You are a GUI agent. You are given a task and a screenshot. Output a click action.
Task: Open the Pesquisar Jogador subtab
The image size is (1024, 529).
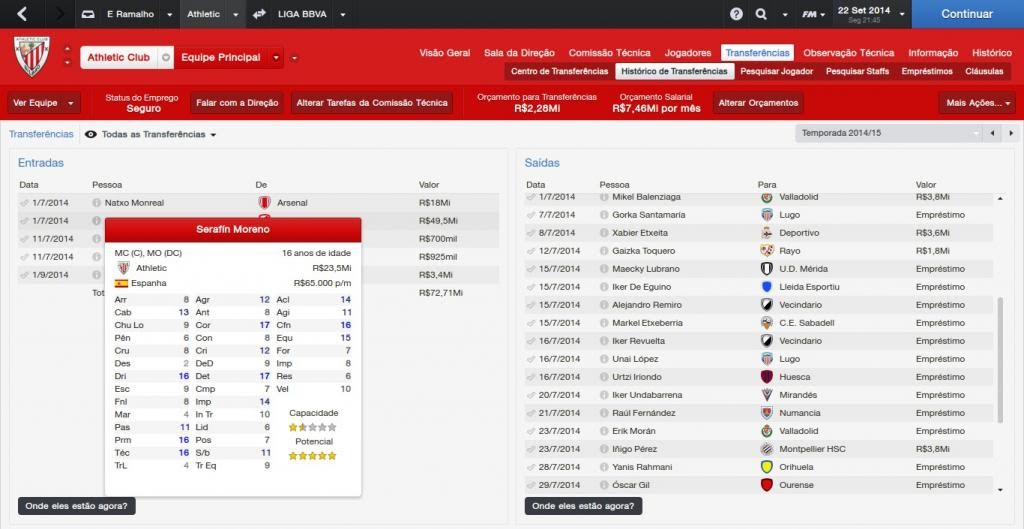click(x=778, y=72)
